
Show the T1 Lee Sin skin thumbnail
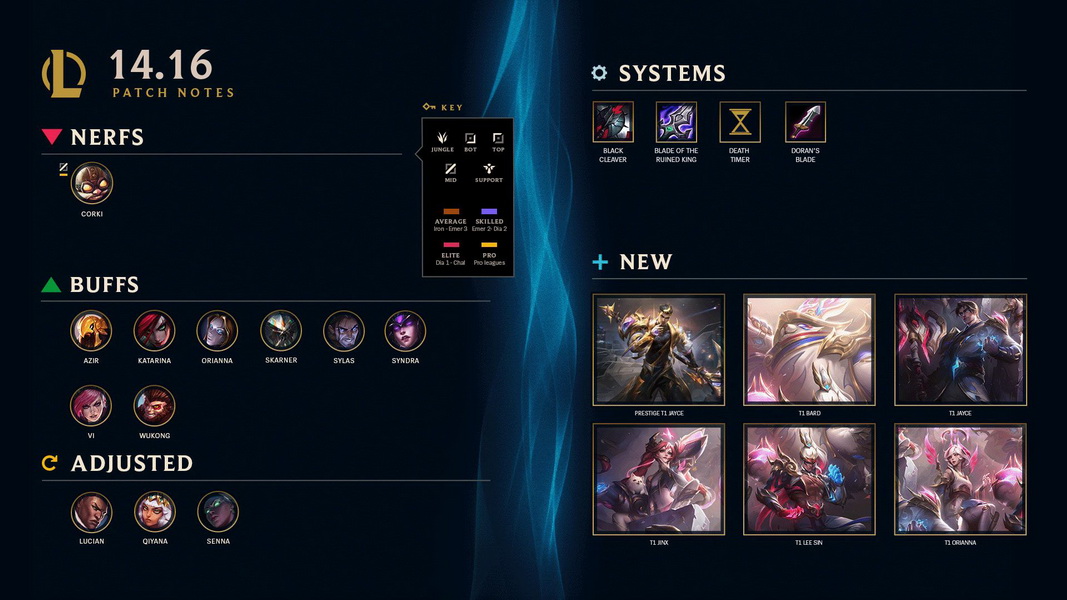[x=809, y=479]
